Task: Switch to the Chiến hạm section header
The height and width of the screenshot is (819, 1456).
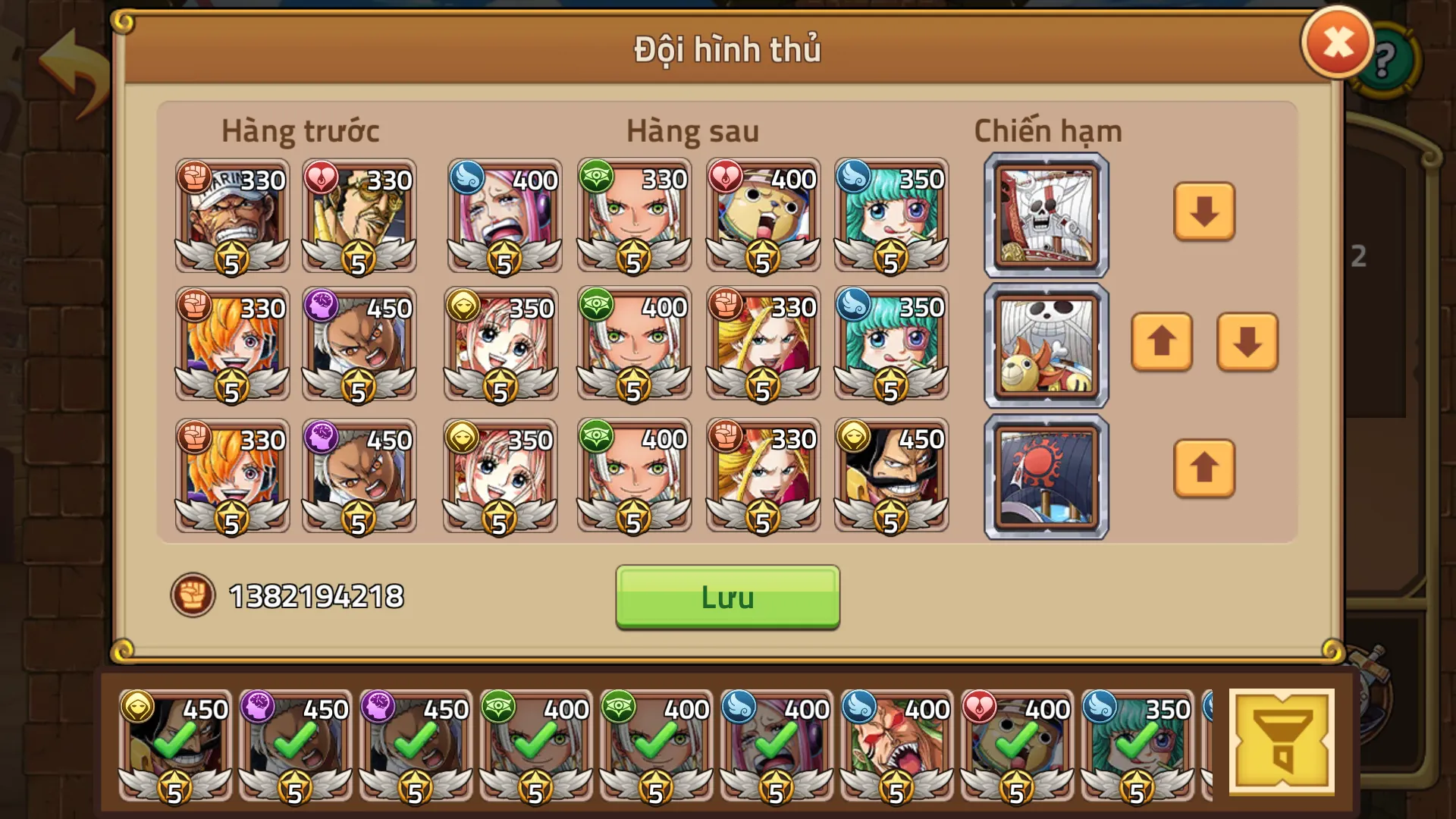Action: point(1048,130)
